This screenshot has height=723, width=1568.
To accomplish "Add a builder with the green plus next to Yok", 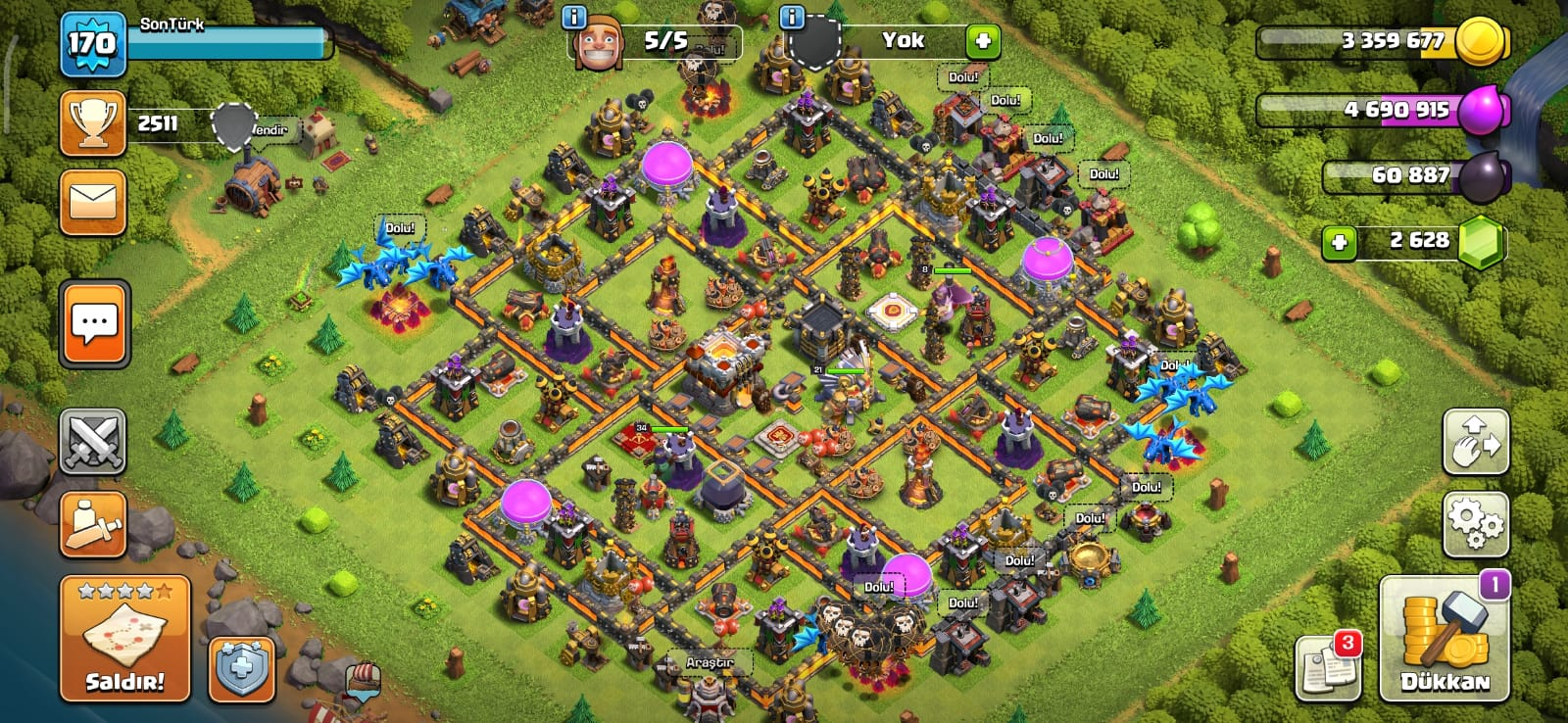I will click(983, 41).
